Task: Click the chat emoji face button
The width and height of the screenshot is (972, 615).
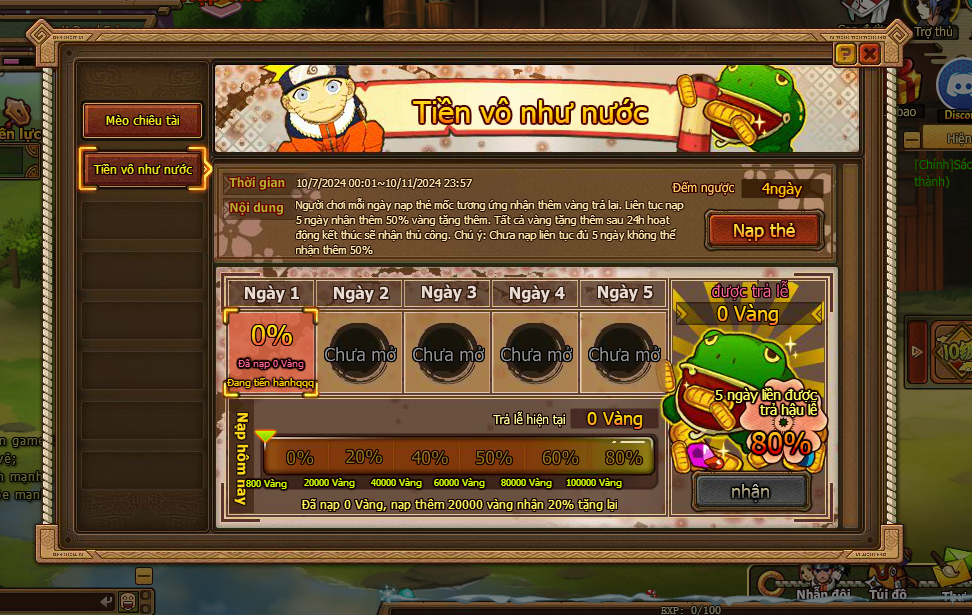Action: [128, 602]
